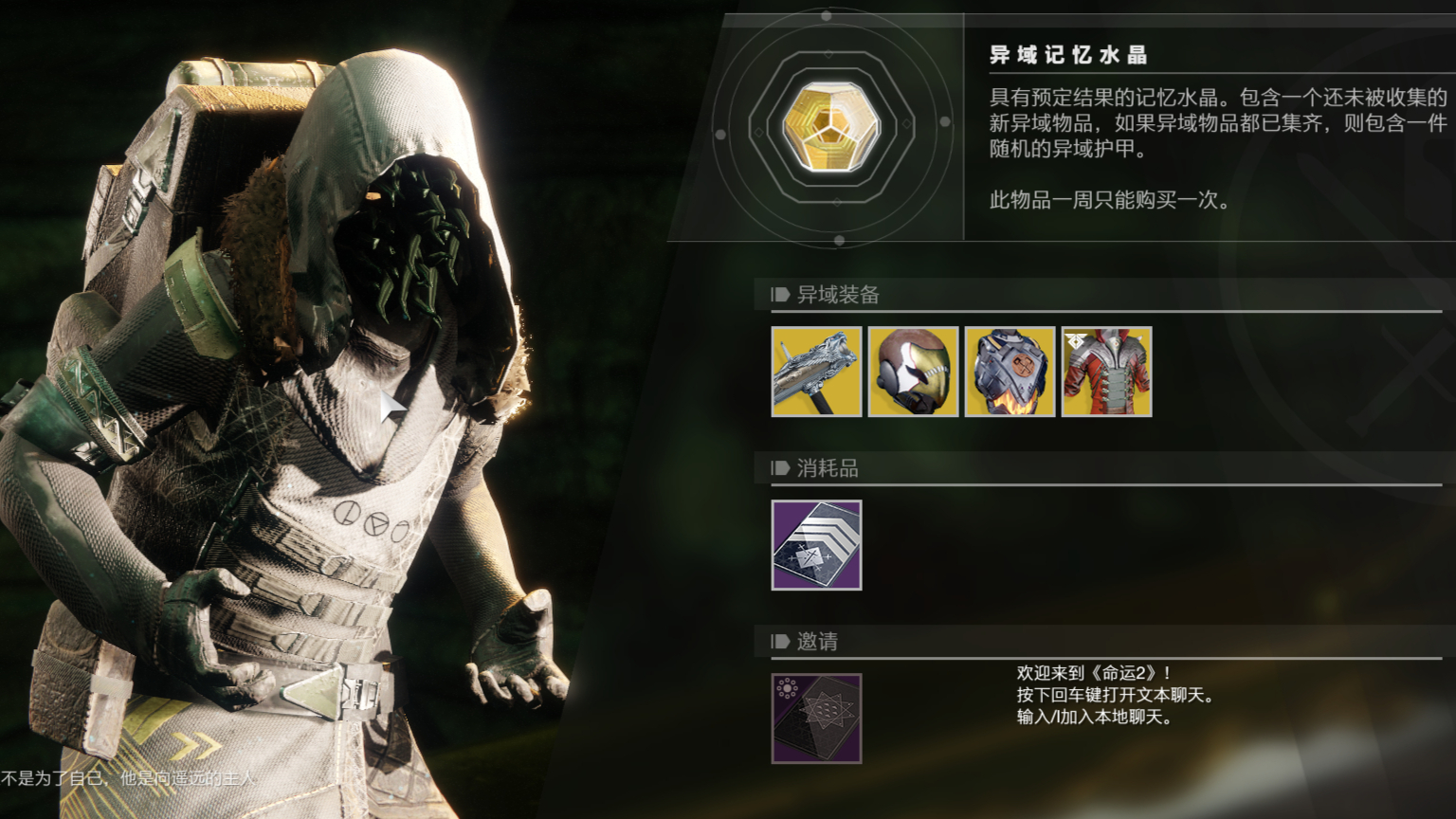This screenshot has width=1456, height=819.
Task: Purchase the purple chevron consumable item
Action: click(816, 545)
